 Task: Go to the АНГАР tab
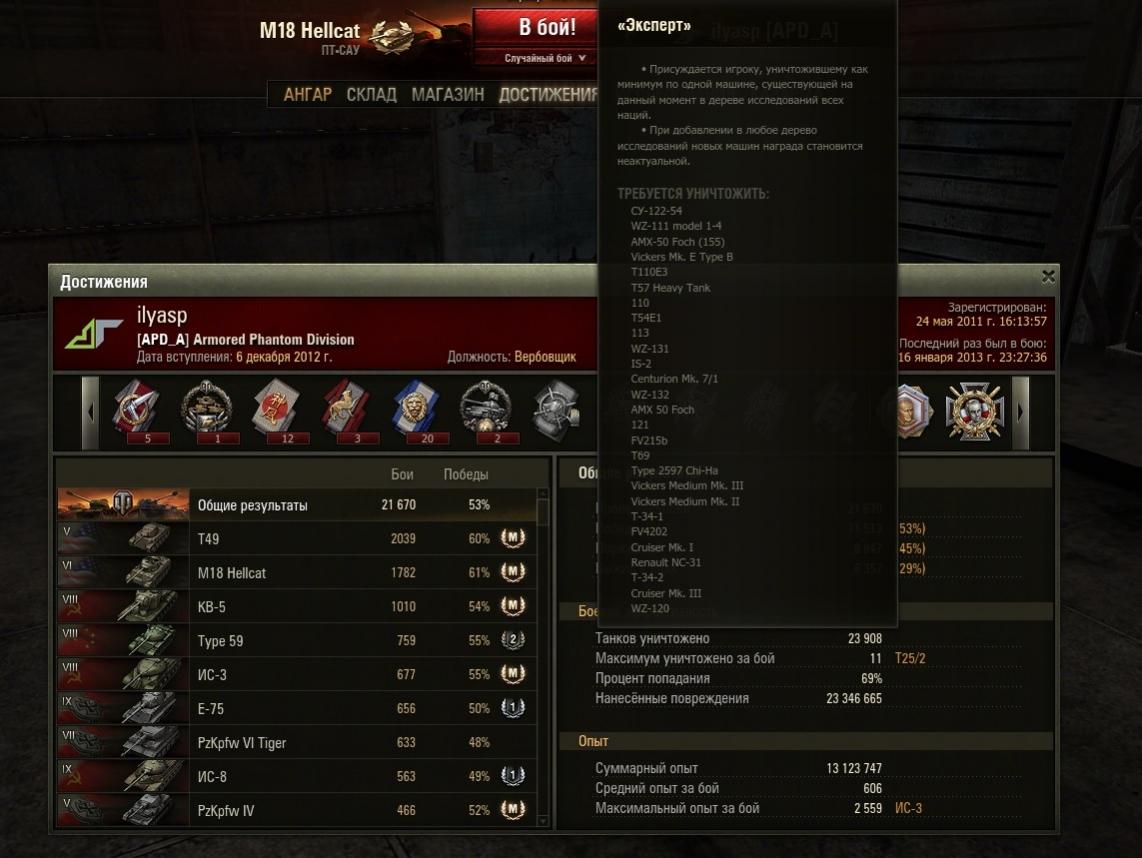pos(307,94)
